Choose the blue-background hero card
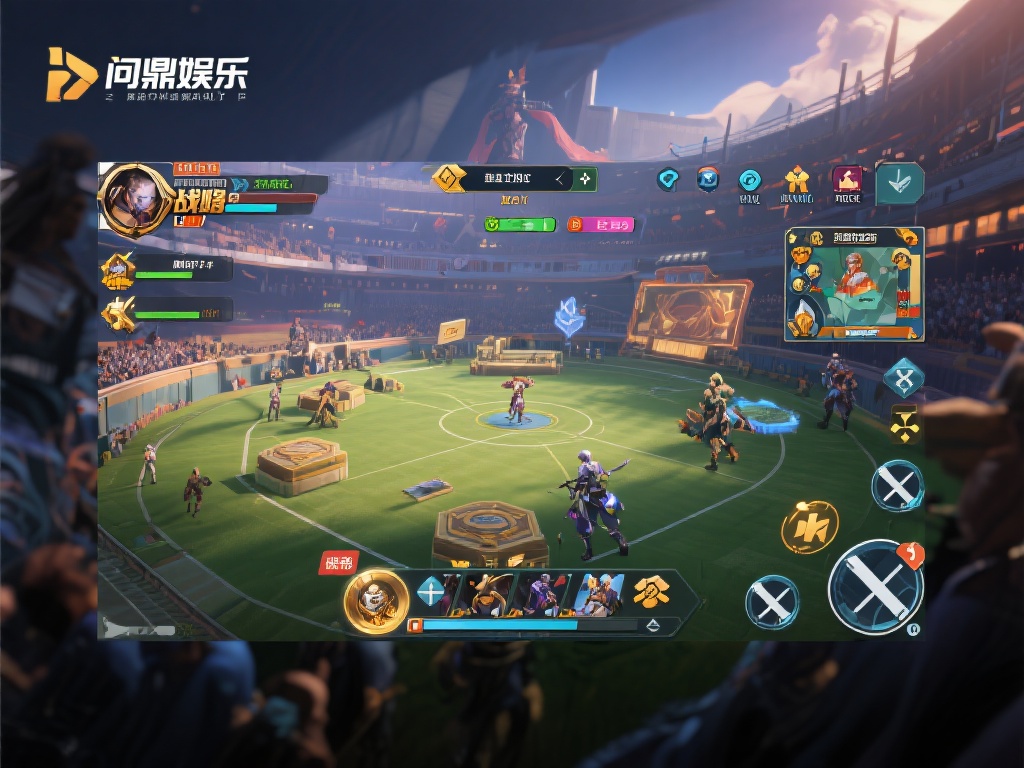Screen dimensions: 1024x768 pos(596,595)
